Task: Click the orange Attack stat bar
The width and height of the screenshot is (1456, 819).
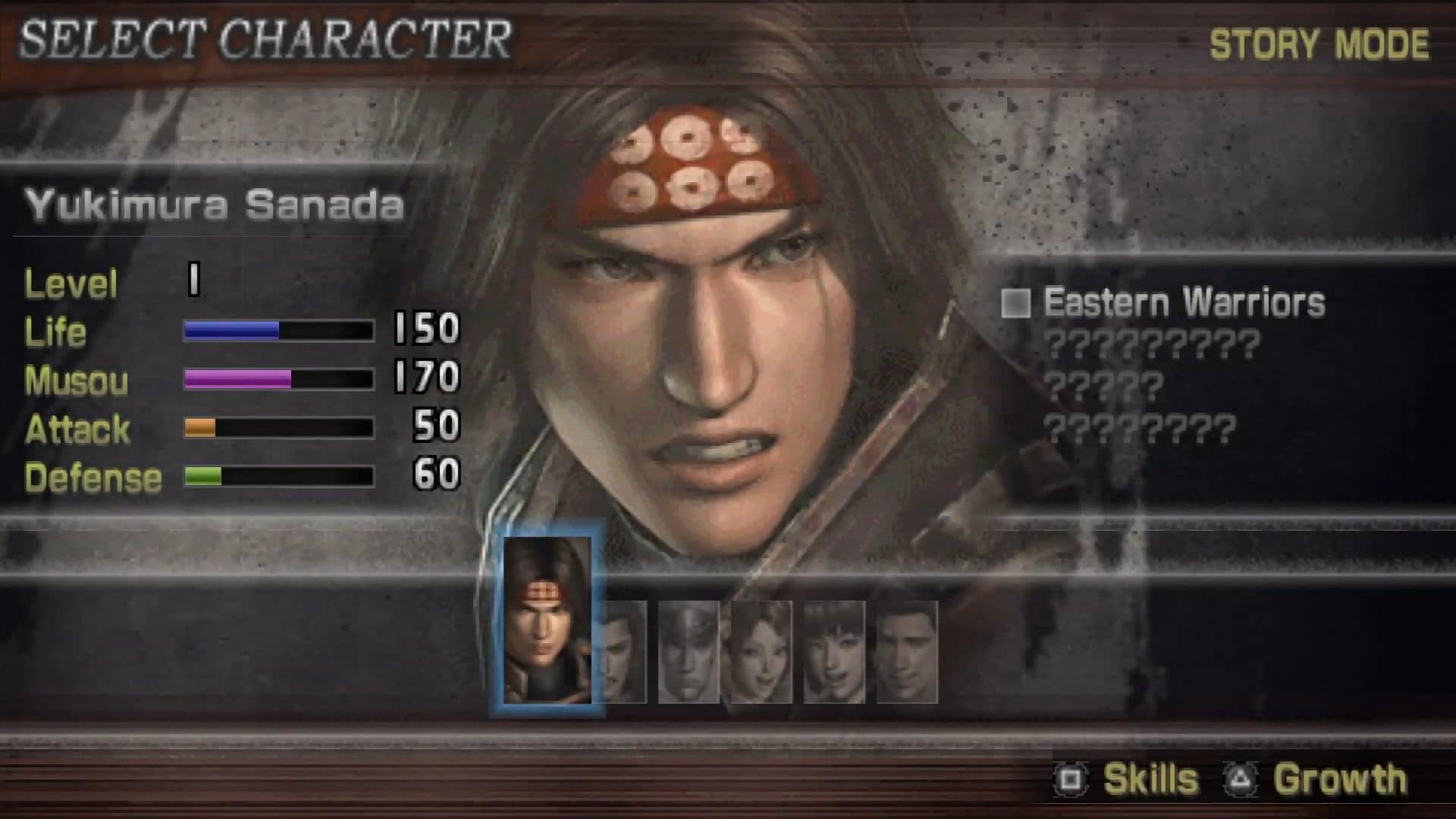Action: [x=199, y=428]
